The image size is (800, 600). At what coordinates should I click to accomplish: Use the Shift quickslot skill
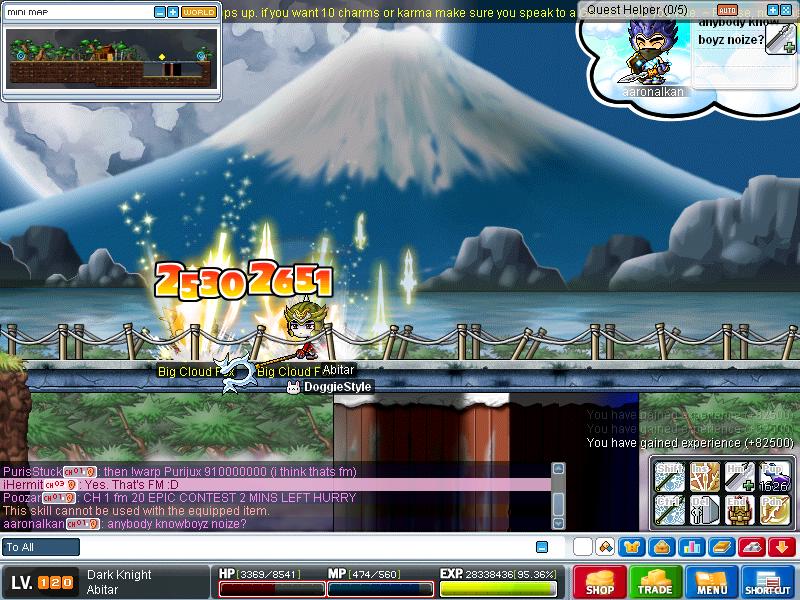click(669, 477)
